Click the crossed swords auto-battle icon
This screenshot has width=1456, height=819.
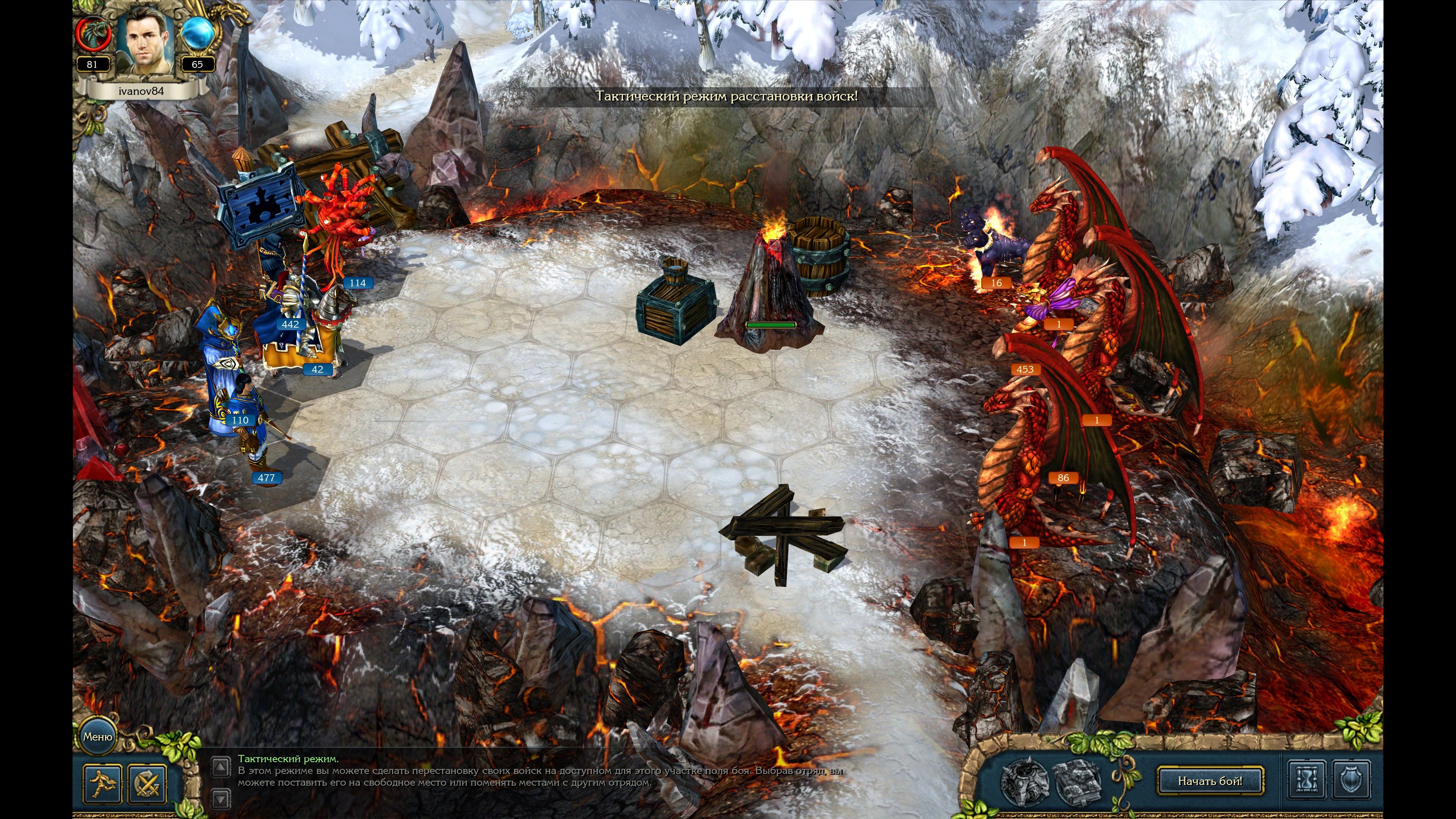[x=147, y=783]
